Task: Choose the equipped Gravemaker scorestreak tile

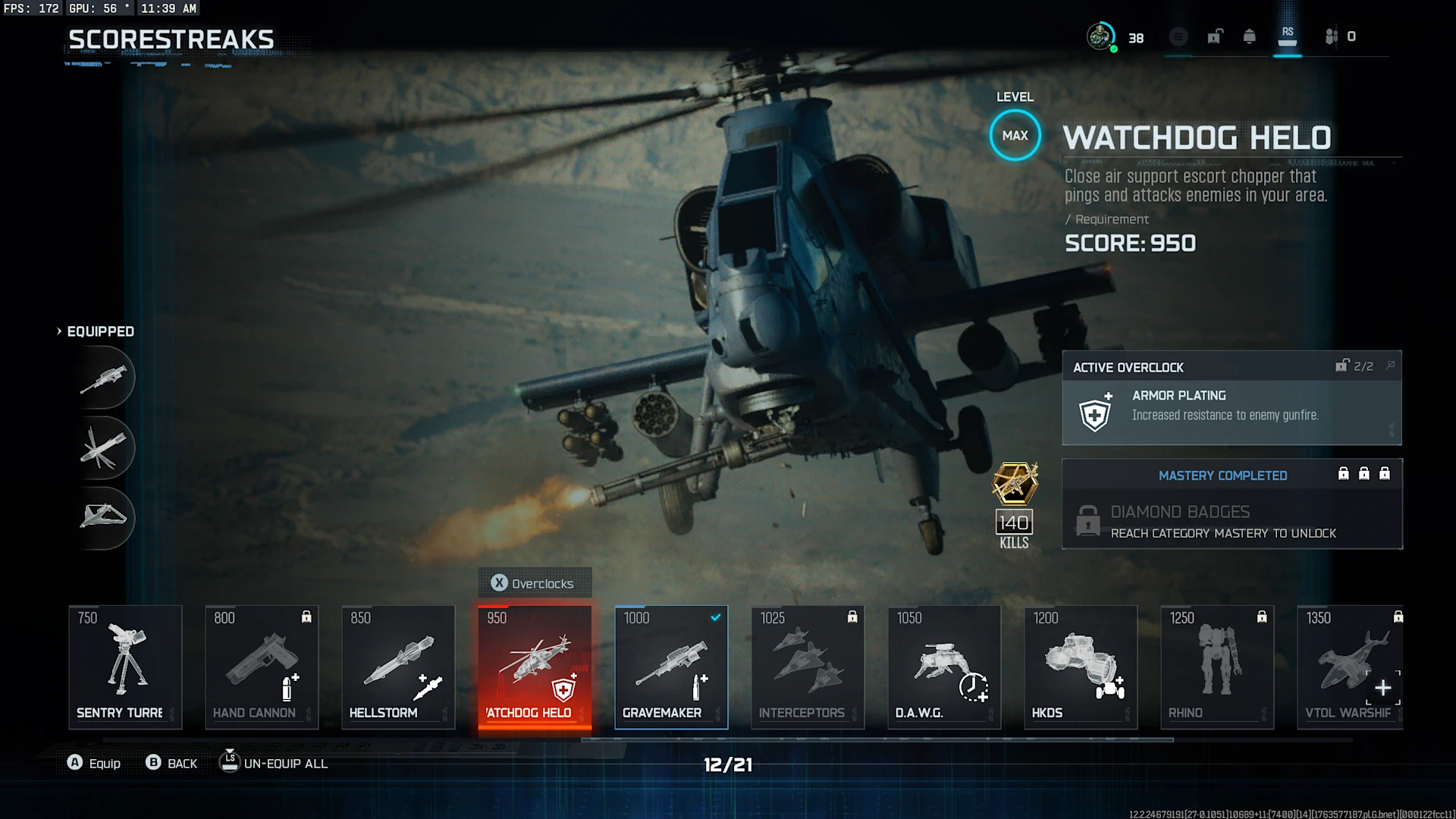Action: click(x=671, y=666)
